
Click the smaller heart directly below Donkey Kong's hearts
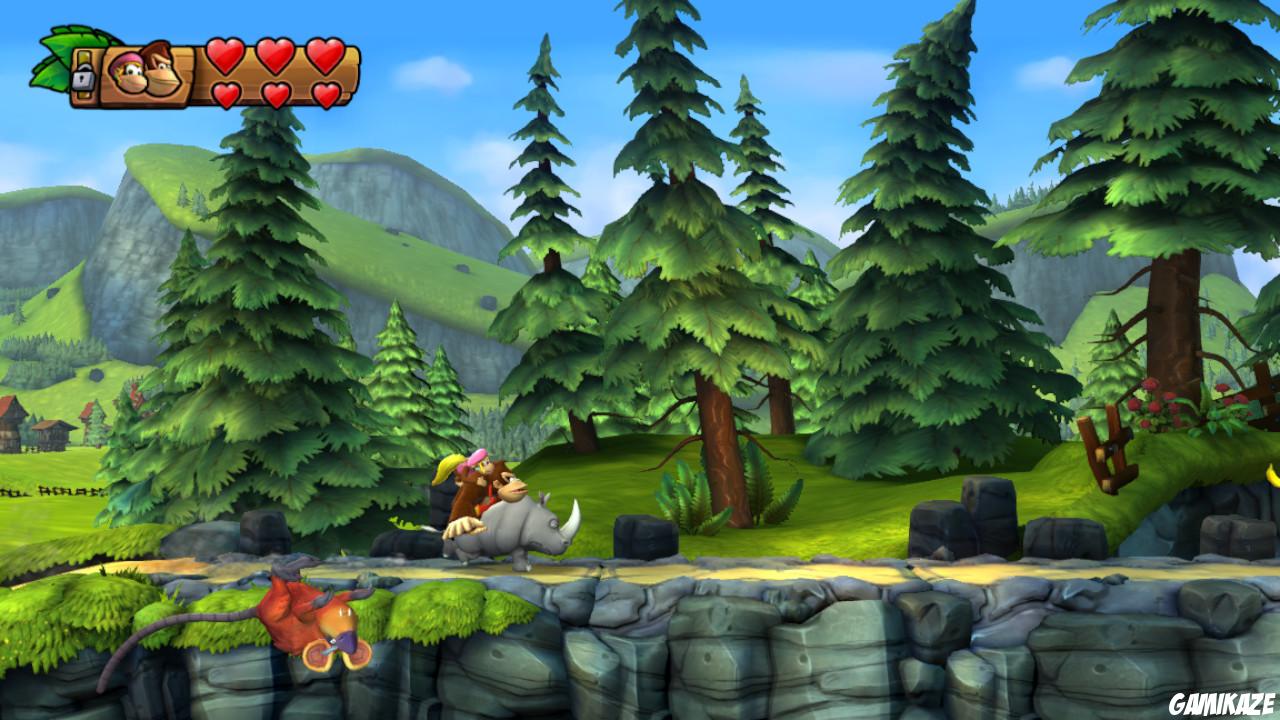[x=226, y=92]
